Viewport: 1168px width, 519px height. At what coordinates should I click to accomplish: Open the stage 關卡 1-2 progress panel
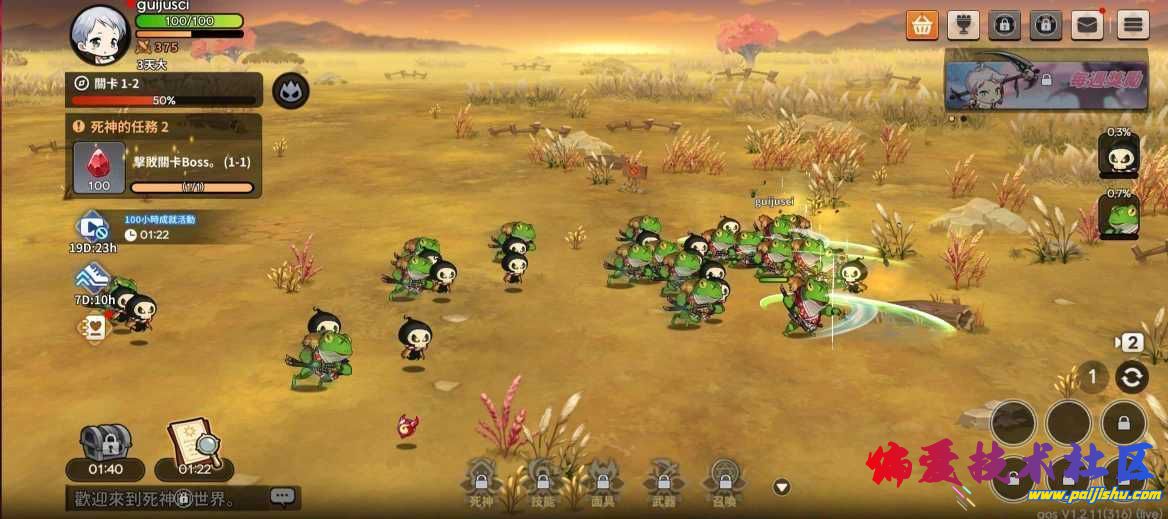[164, 90]
